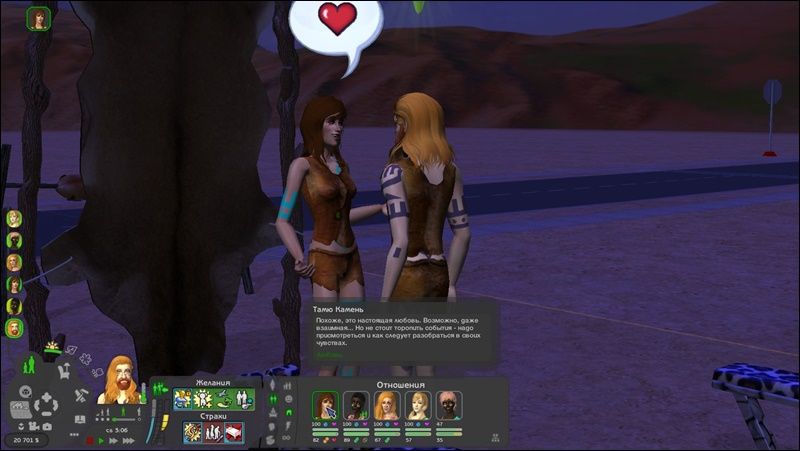This screenshot has width=800, height=451.
Task: Open the brown-haired woman's relationship portrait
Action: coord(325,405)
